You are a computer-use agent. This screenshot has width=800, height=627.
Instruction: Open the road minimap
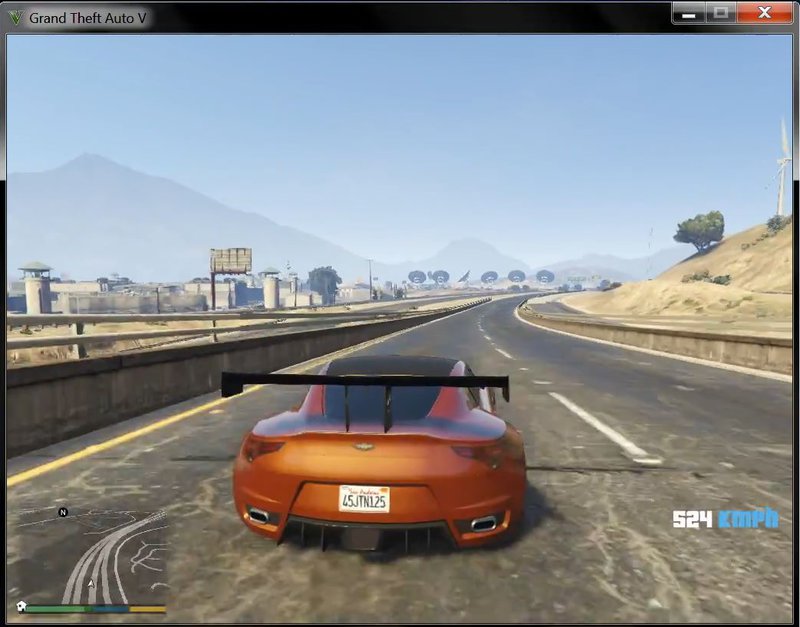(x=92, y=556)
